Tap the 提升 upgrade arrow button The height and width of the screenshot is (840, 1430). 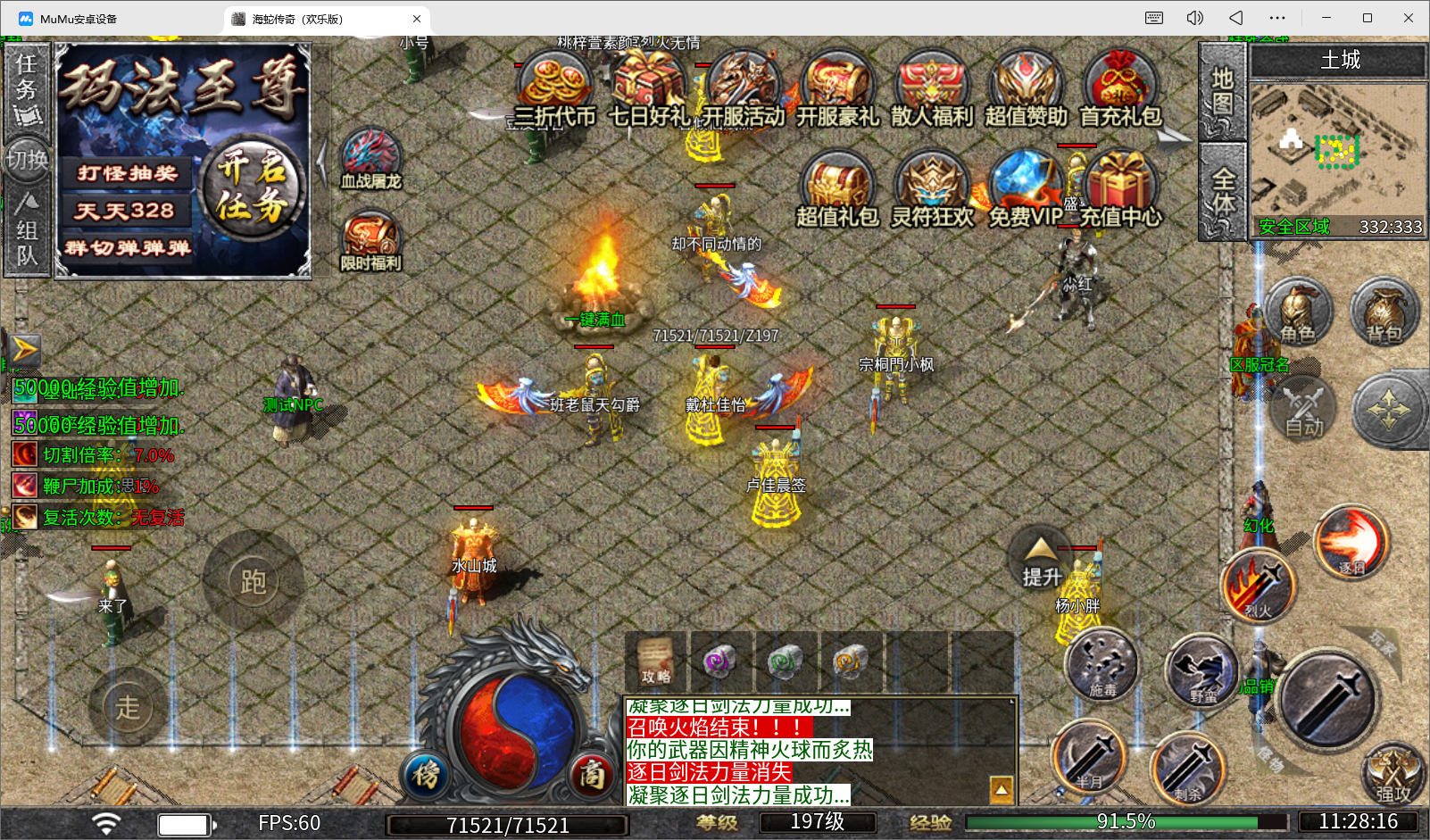1041,561
